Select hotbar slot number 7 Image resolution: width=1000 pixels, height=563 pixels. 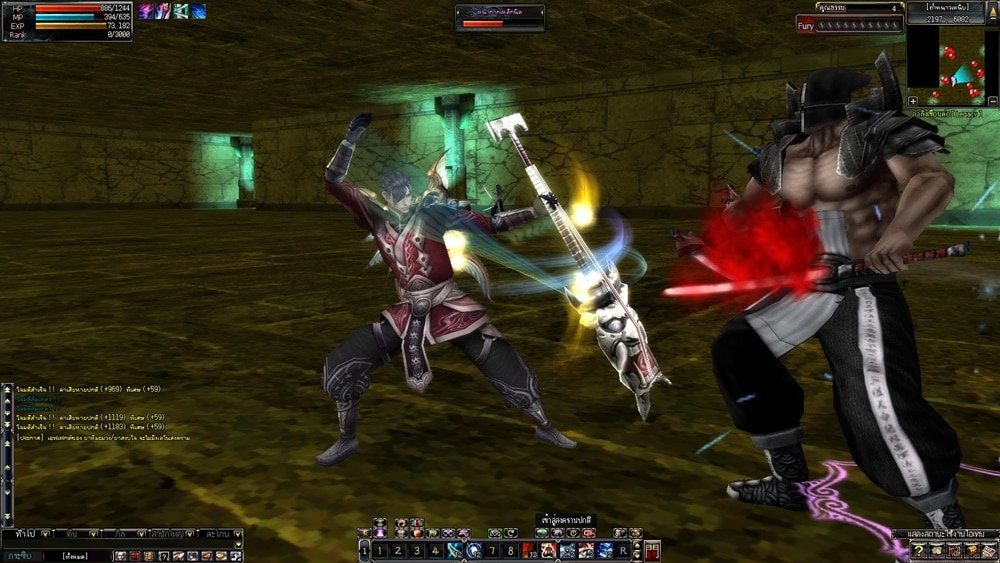pos(492,550)
